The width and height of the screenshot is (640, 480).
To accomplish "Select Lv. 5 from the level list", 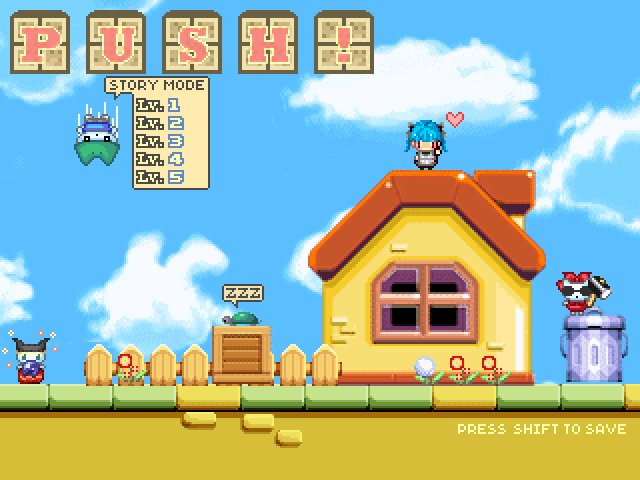I will (159, 177).
